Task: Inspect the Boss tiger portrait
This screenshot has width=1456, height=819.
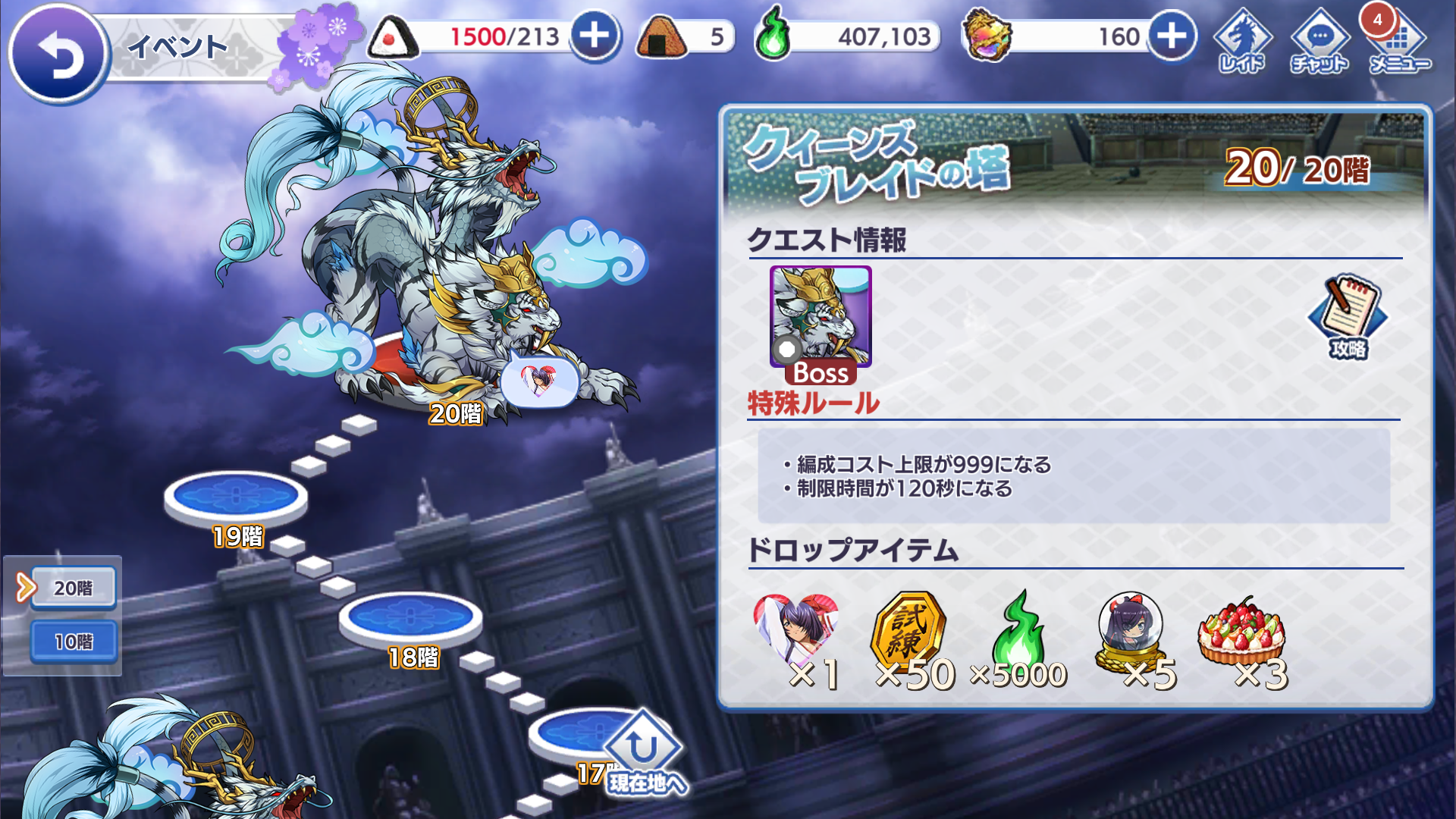Action: (x=821, y=318)
